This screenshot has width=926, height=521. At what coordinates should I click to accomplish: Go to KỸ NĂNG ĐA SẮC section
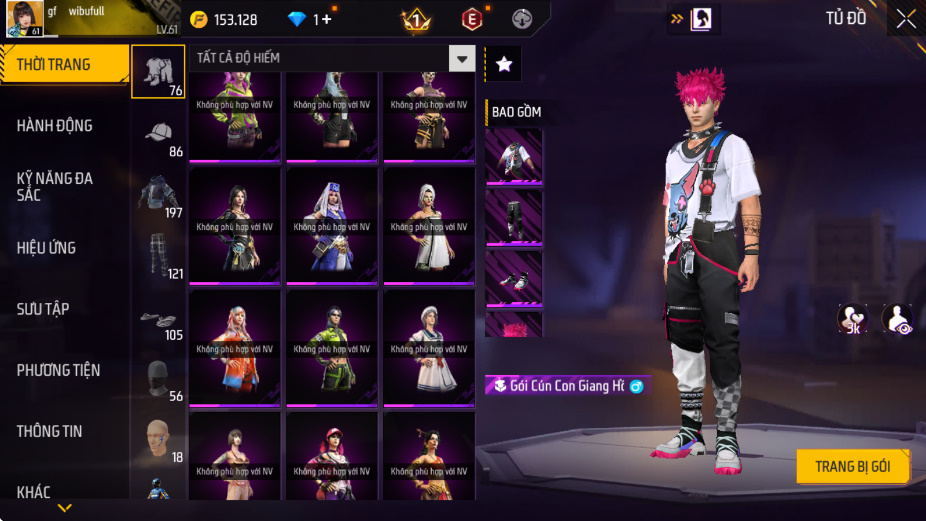pos(55,186)
